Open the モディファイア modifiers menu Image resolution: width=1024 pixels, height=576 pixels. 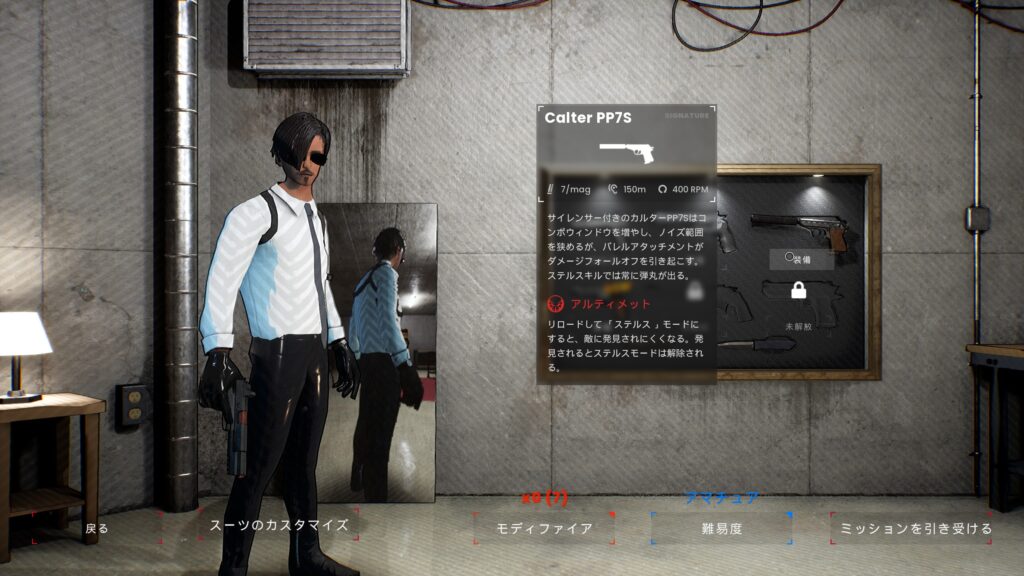point(545,528)
